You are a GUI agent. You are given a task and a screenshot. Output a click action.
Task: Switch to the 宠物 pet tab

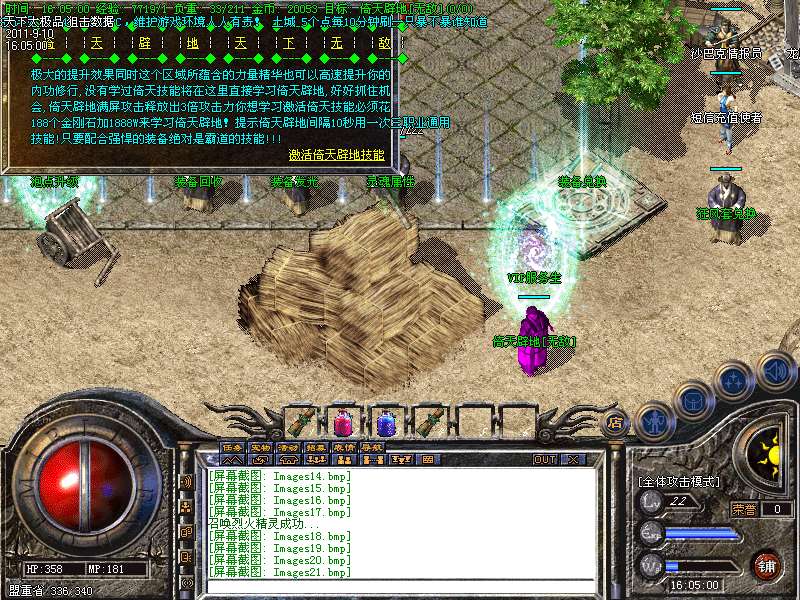[x=260, y=447]
